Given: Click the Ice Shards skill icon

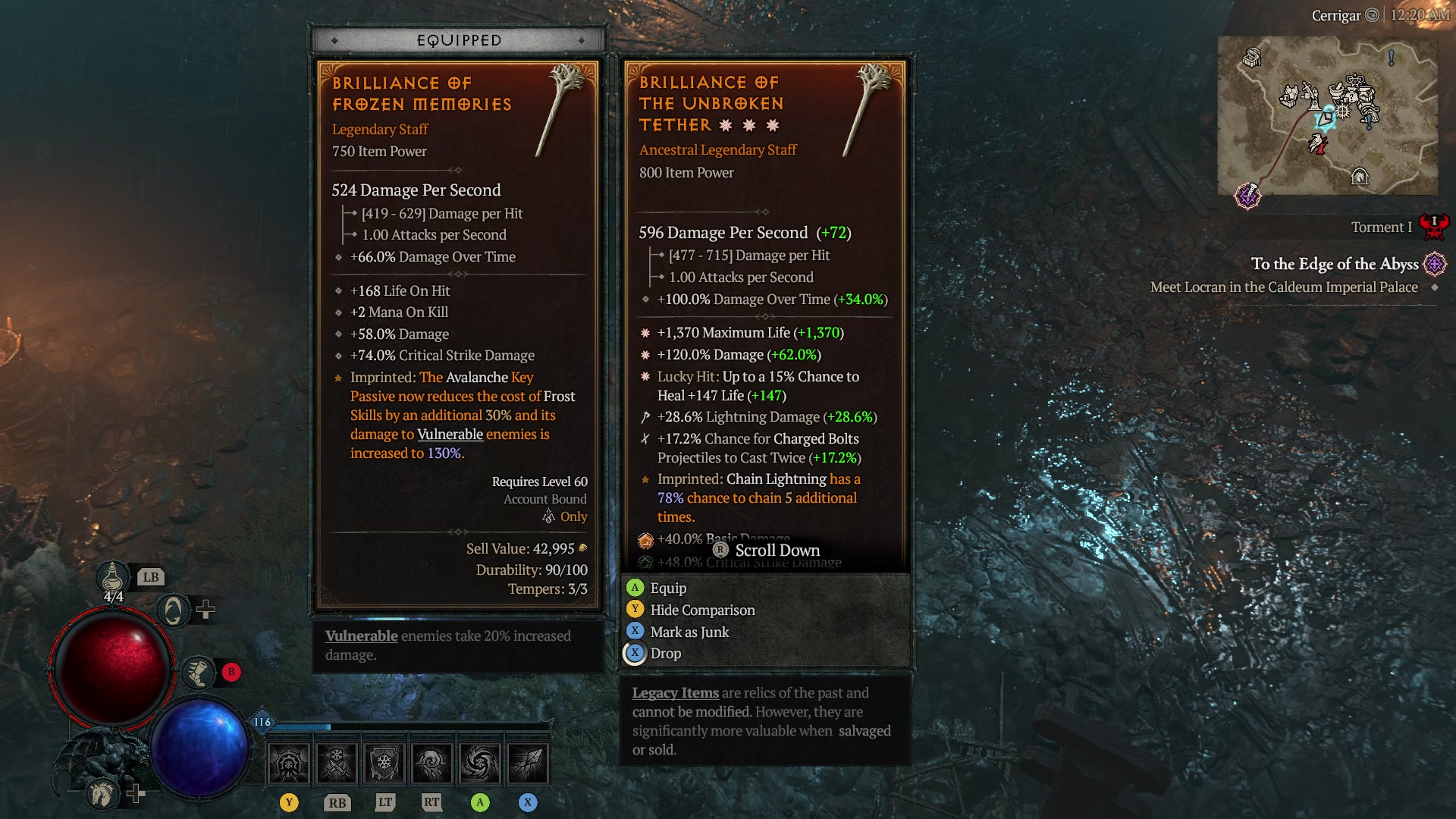Looking at the screenshot, I should coord(529,762).
